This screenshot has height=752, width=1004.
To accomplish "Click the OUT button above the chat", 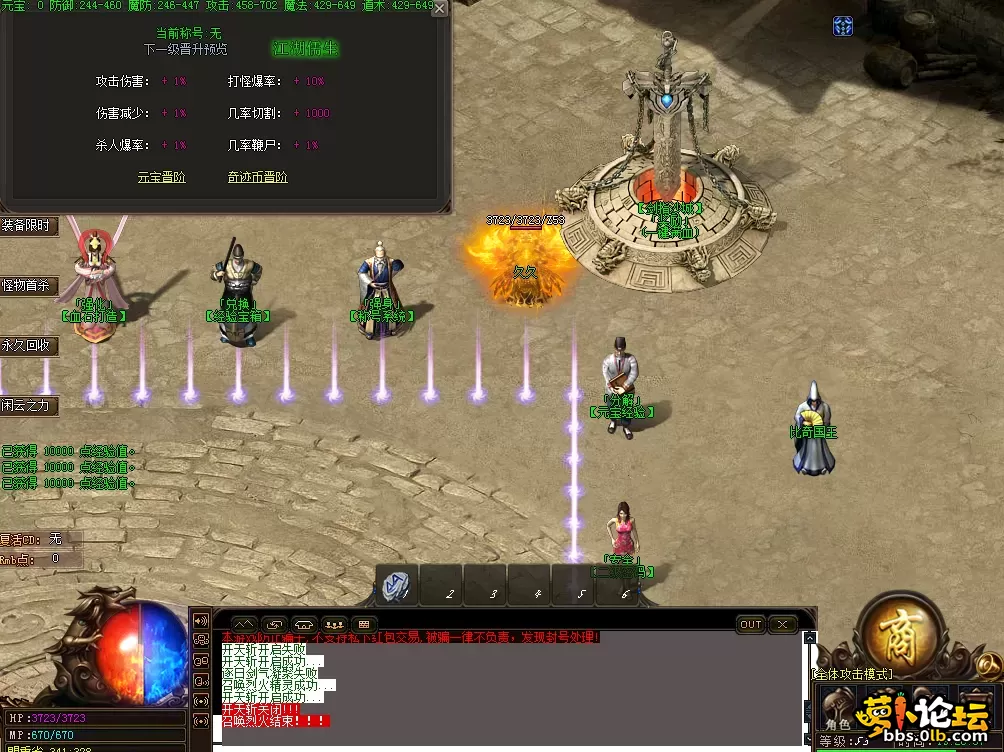I will coord(750,624).
